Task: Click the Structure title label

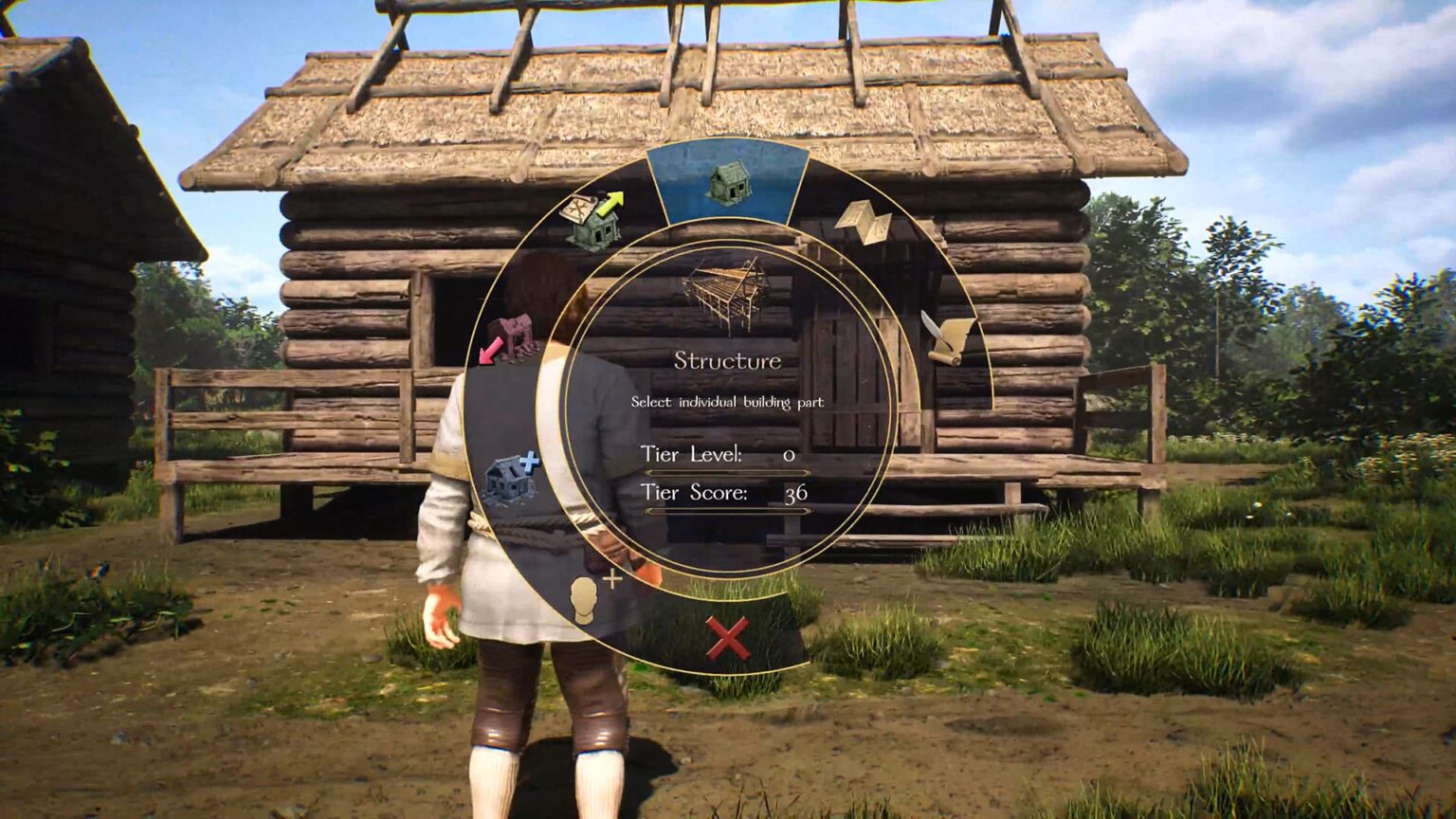Action: pos(728,358)
